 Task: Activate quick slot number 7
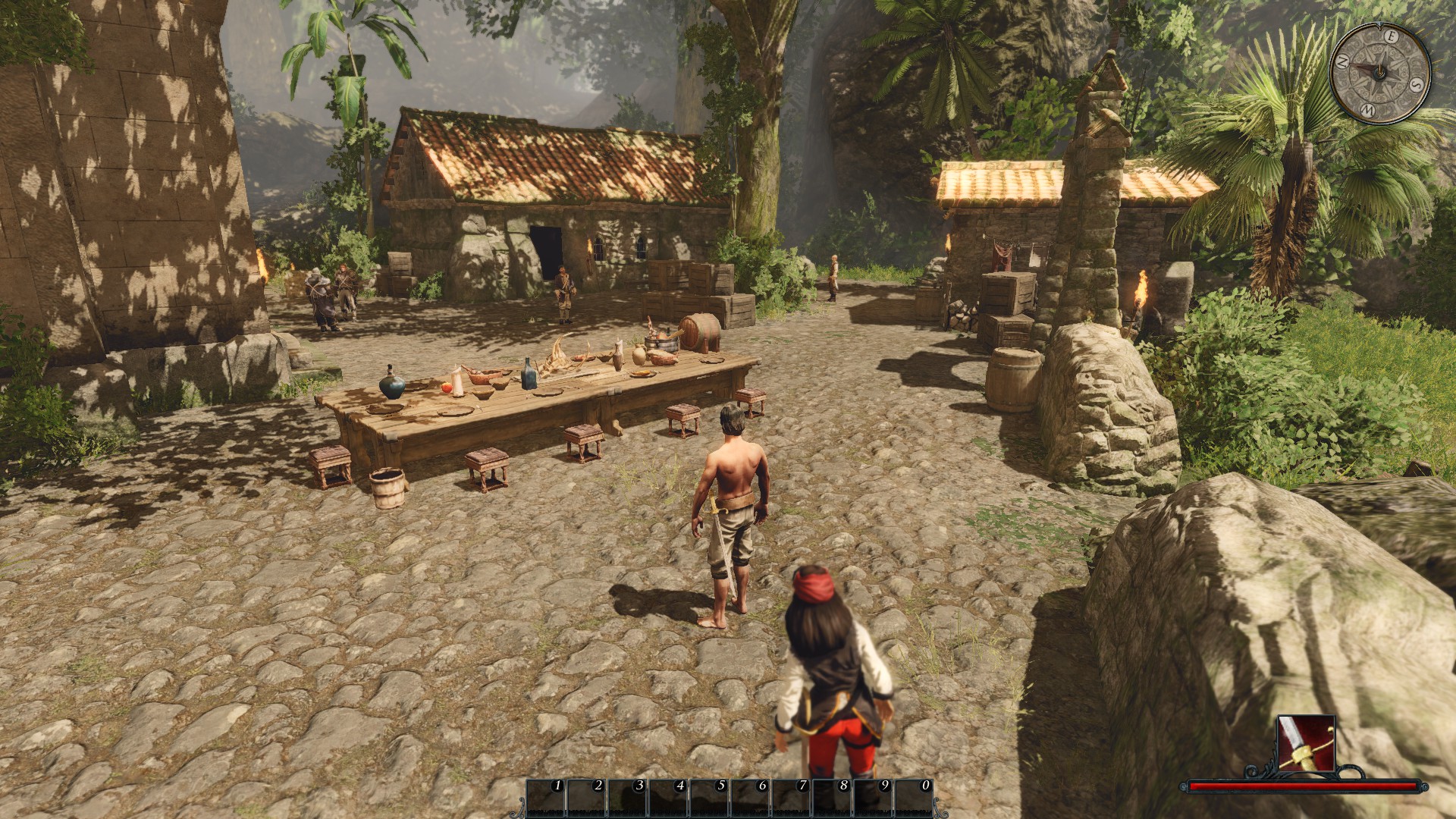[x=792, y=797]
